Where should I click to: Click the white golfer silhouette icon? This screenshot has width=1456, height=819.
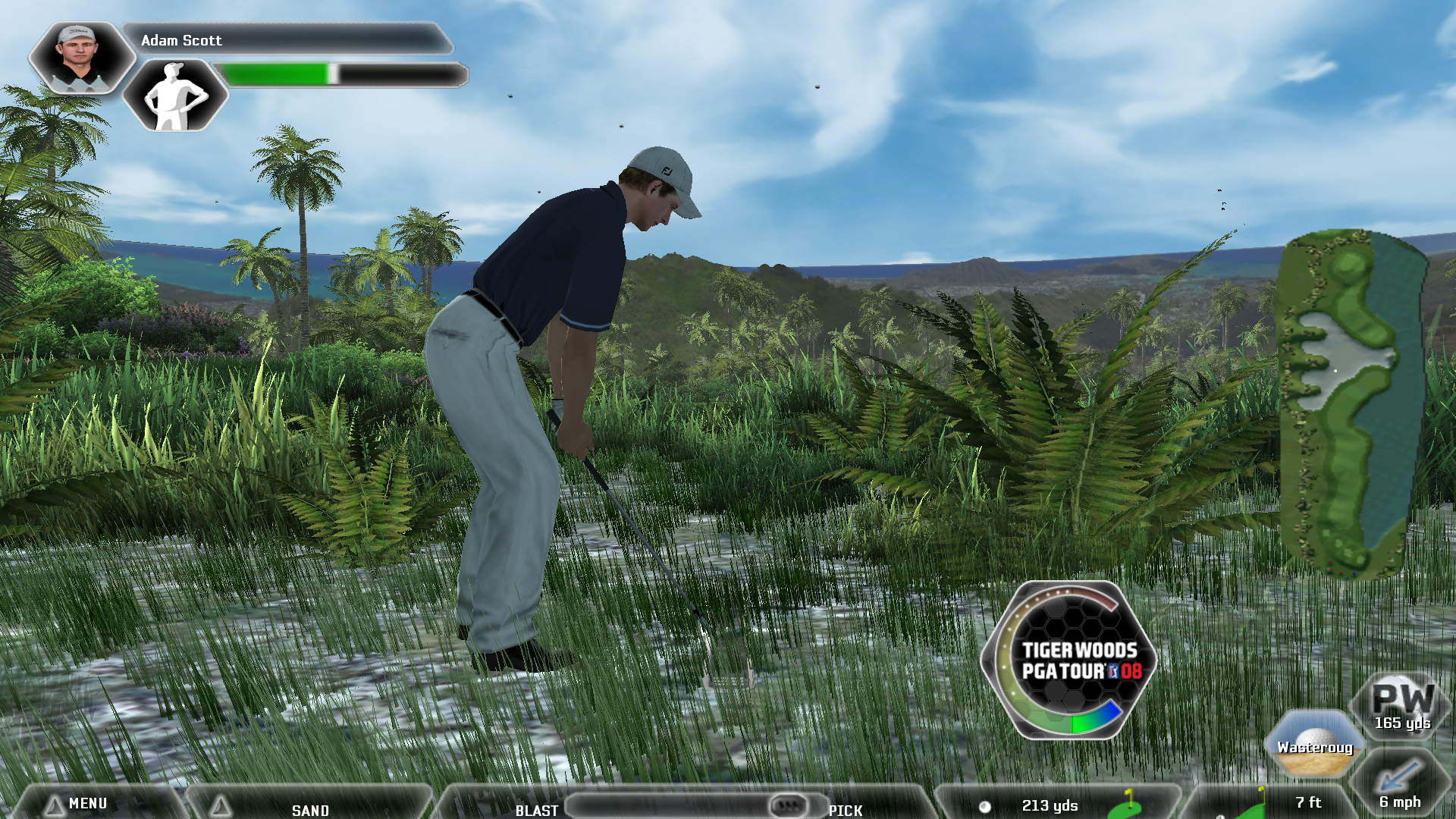tap(175, 96)
